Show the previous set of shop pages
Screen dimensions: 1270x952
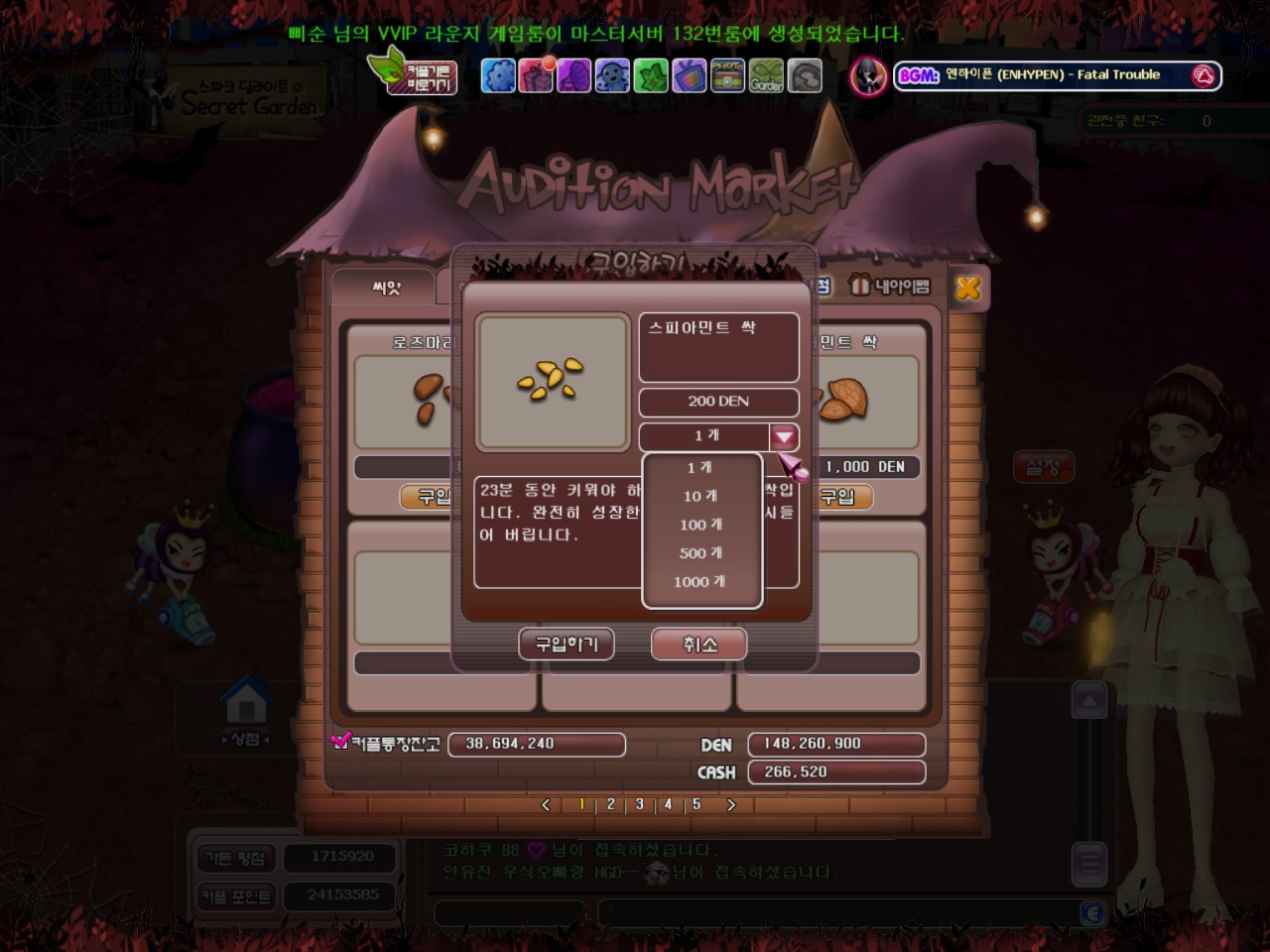pos(546,805)
